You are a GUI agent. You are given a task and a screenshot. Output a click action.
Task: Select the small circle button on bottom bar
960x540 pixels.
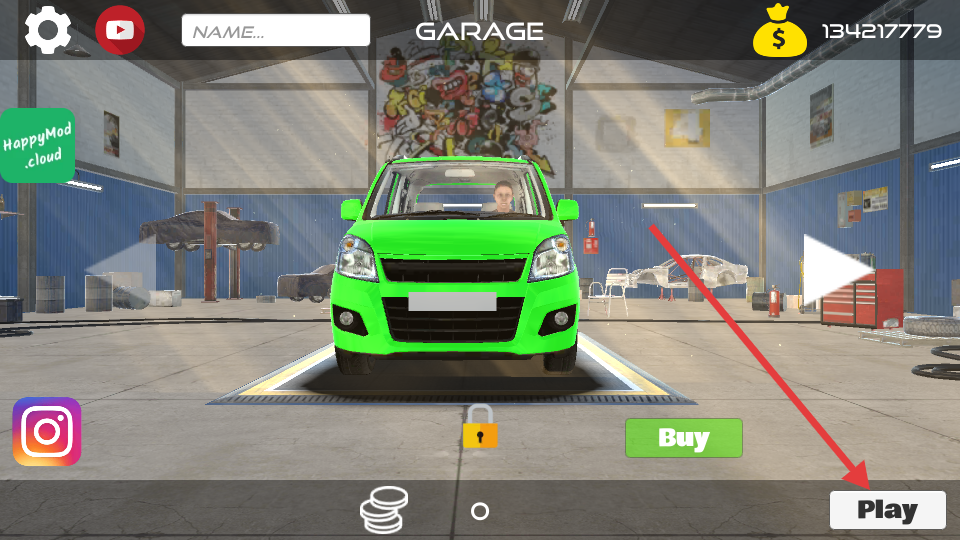pyautogui.click(x=480, y=511)
